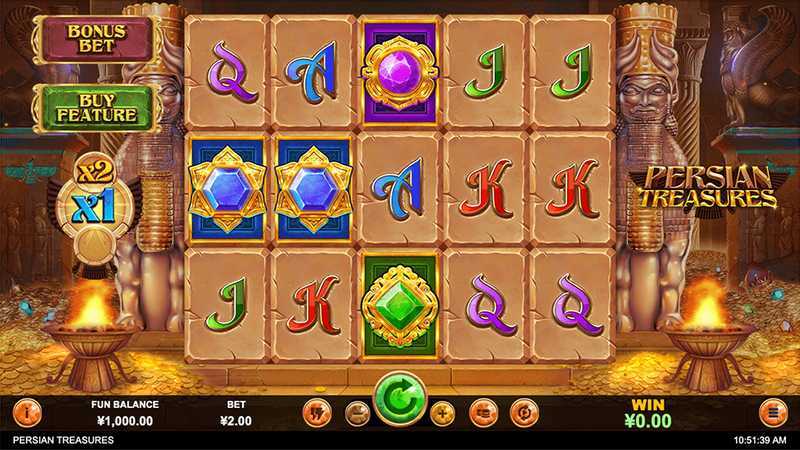Open the info paytable button
Viewport: 800px width, 450px height.
(x=27, y=411)
